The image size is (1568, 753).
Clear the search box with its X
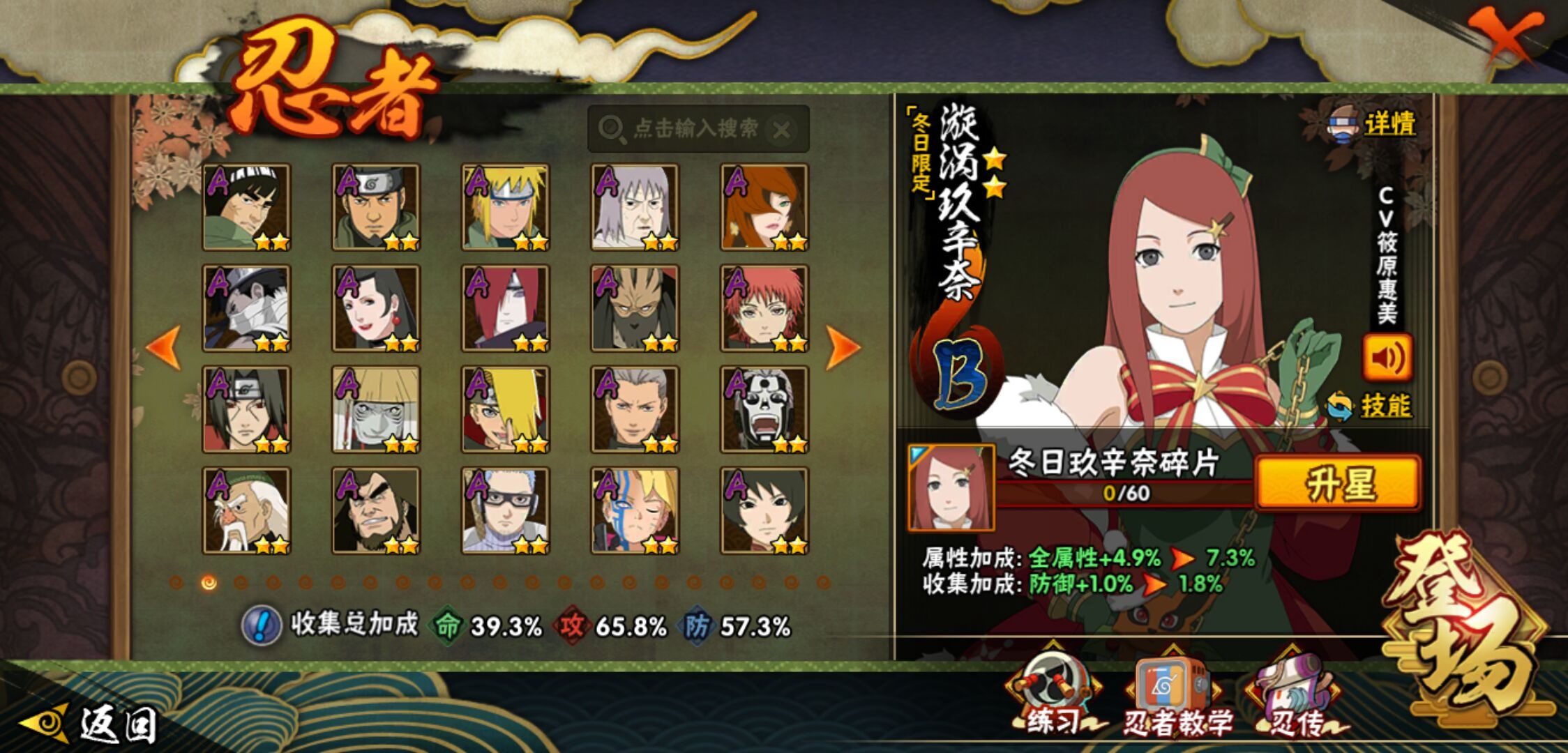(x=783, y=130)
